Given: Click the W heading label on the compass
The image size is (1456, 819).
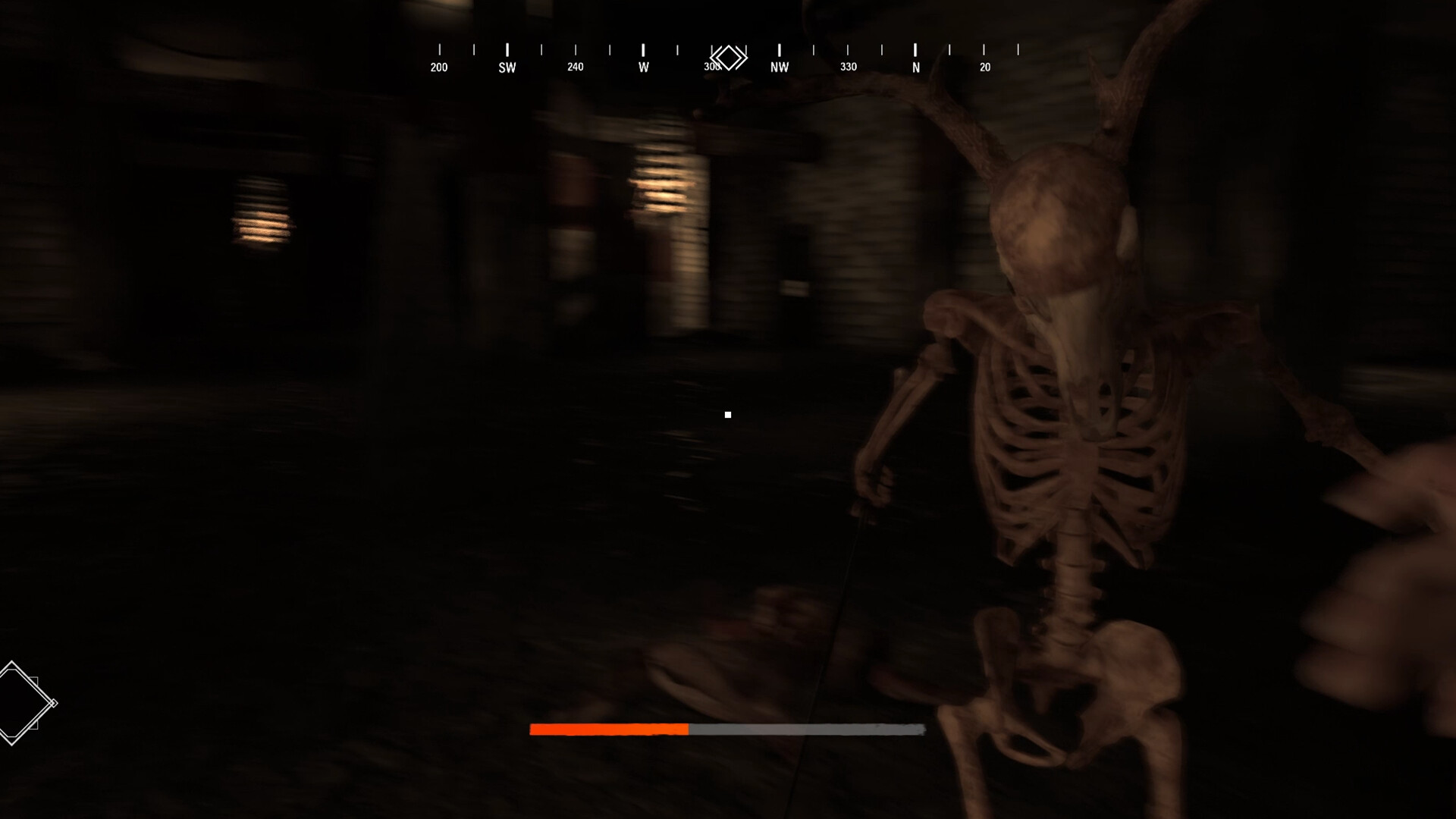Looking at the screenshot, I should [642, 67].
